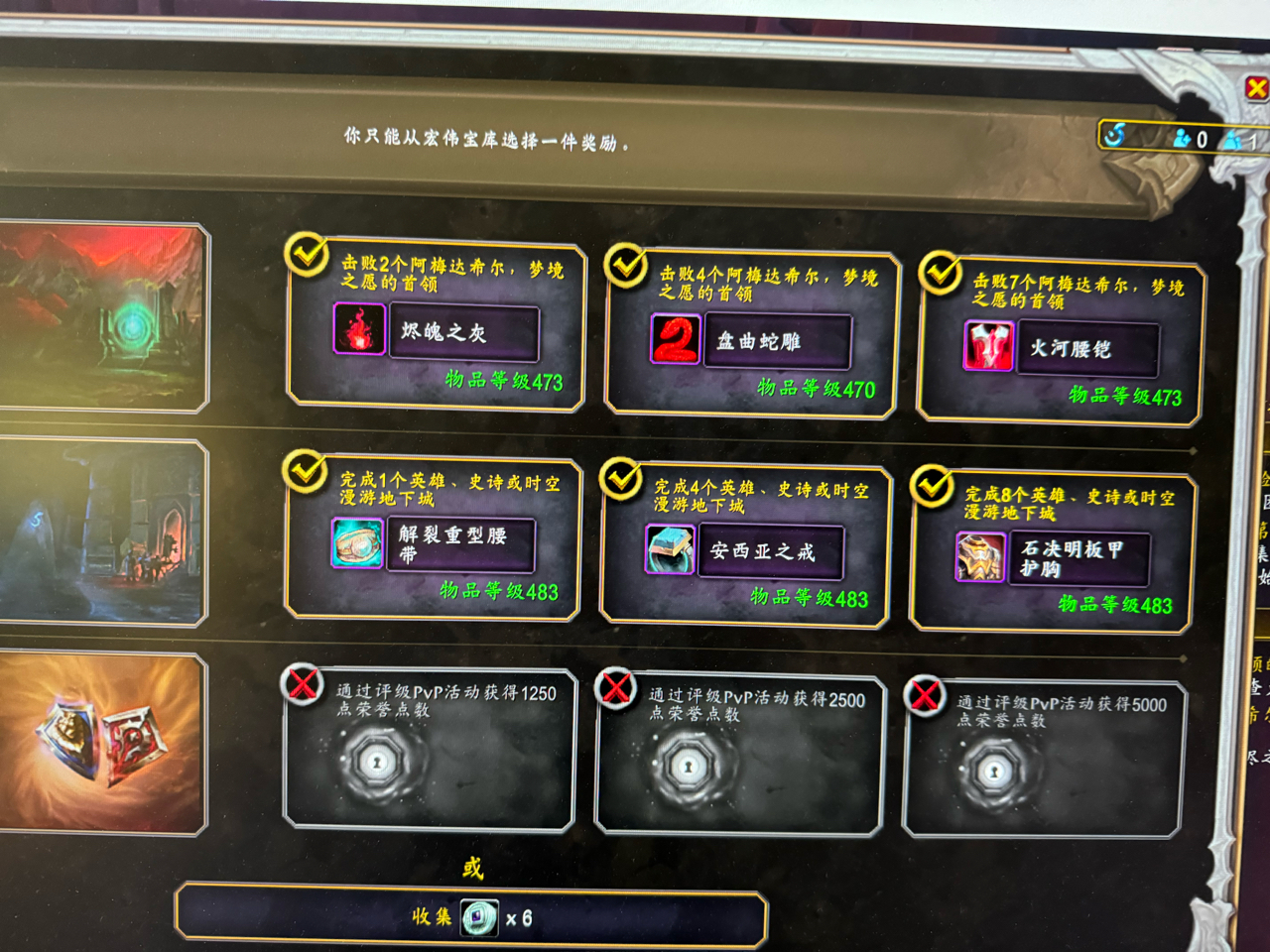Select the 盘曲蛇雕 red snake item icon
The height and width of the screenshot is (952, 1270).
point(674,341)
